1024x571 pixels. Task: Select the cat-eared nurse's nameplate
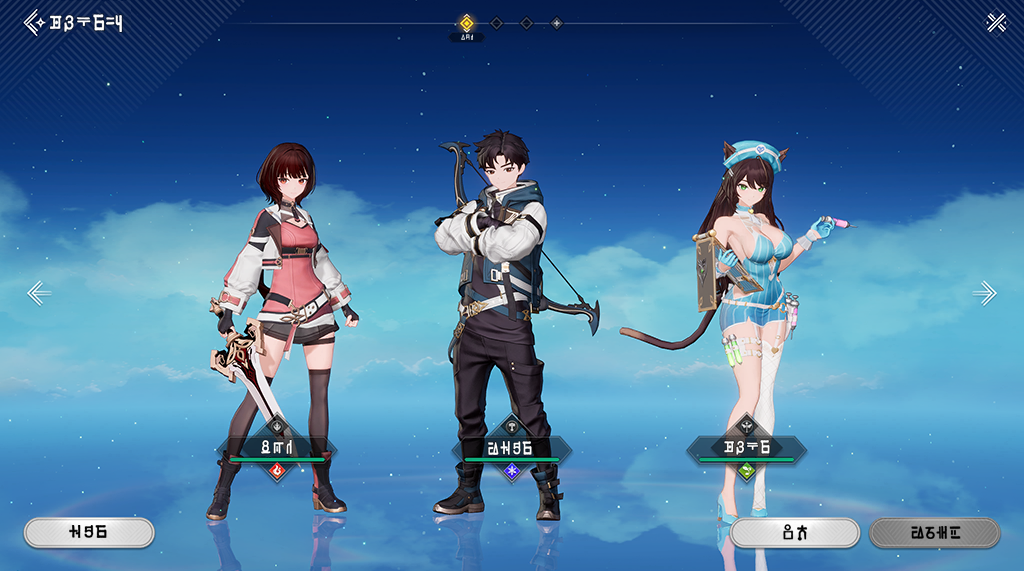[x=746, y=447]
